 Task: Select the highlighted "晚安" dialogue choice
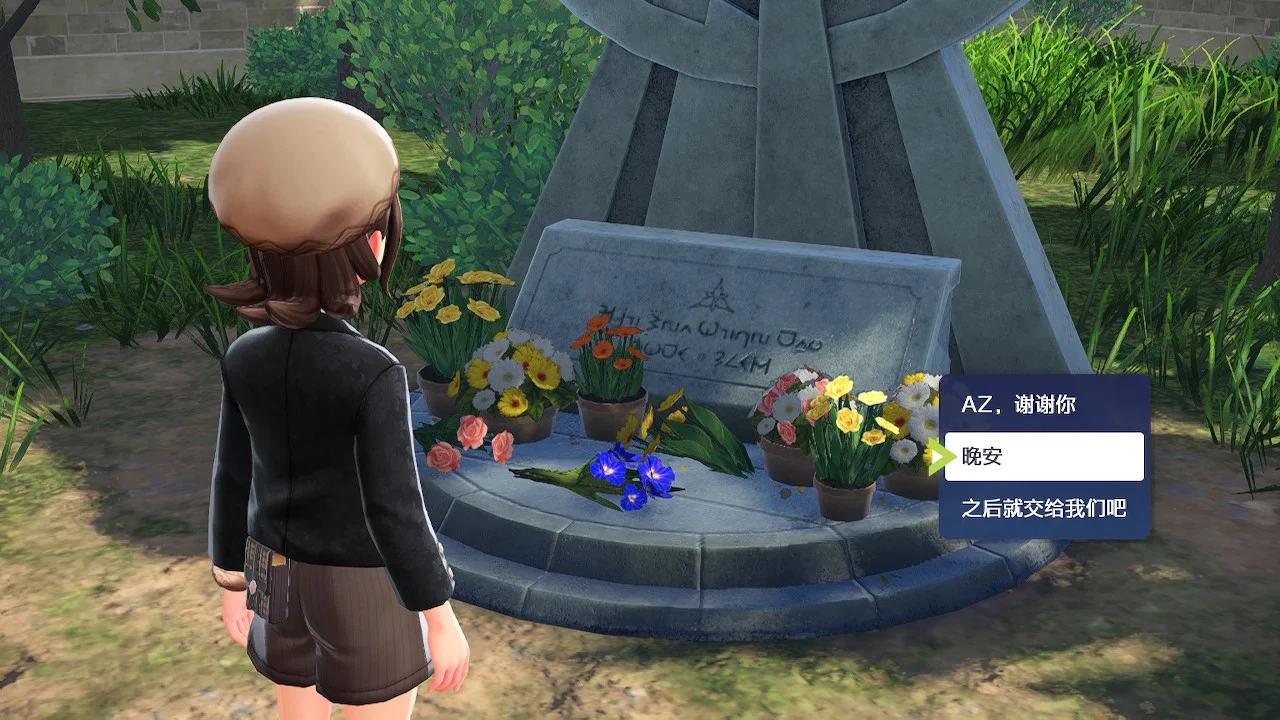pyautogui.click(x=1043, y=457)
